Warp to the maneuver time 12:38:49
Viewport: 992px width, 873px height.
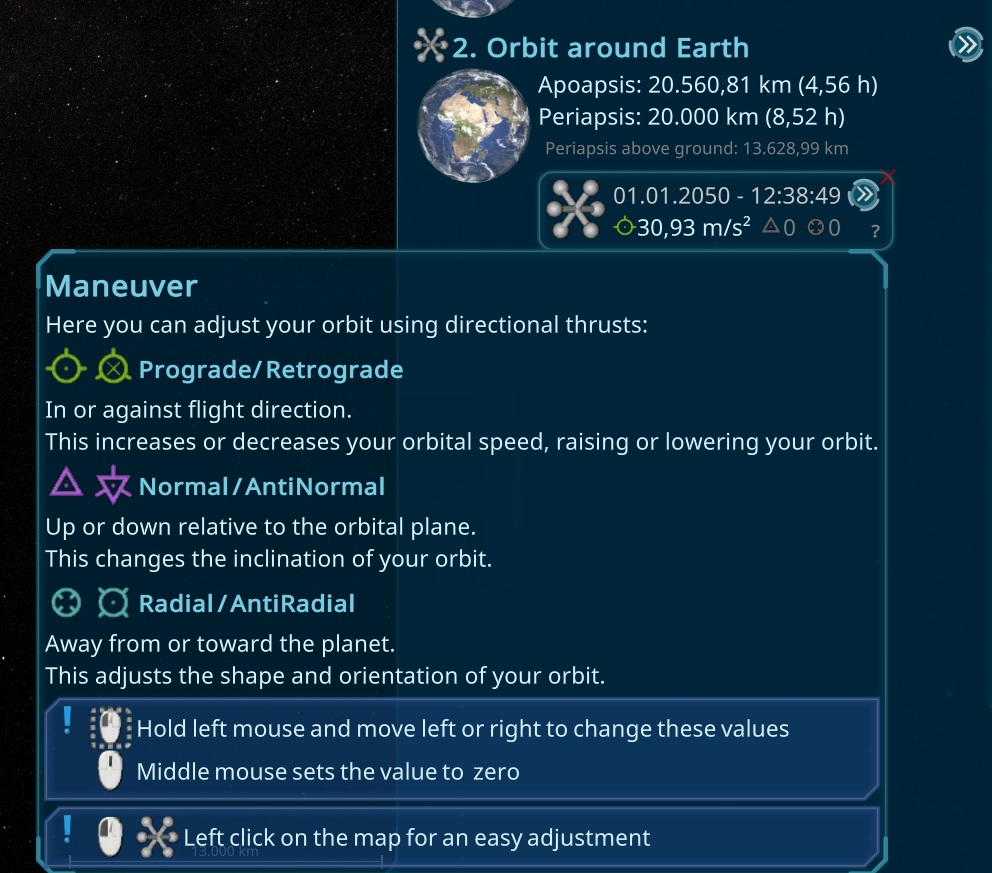[863, 195]
